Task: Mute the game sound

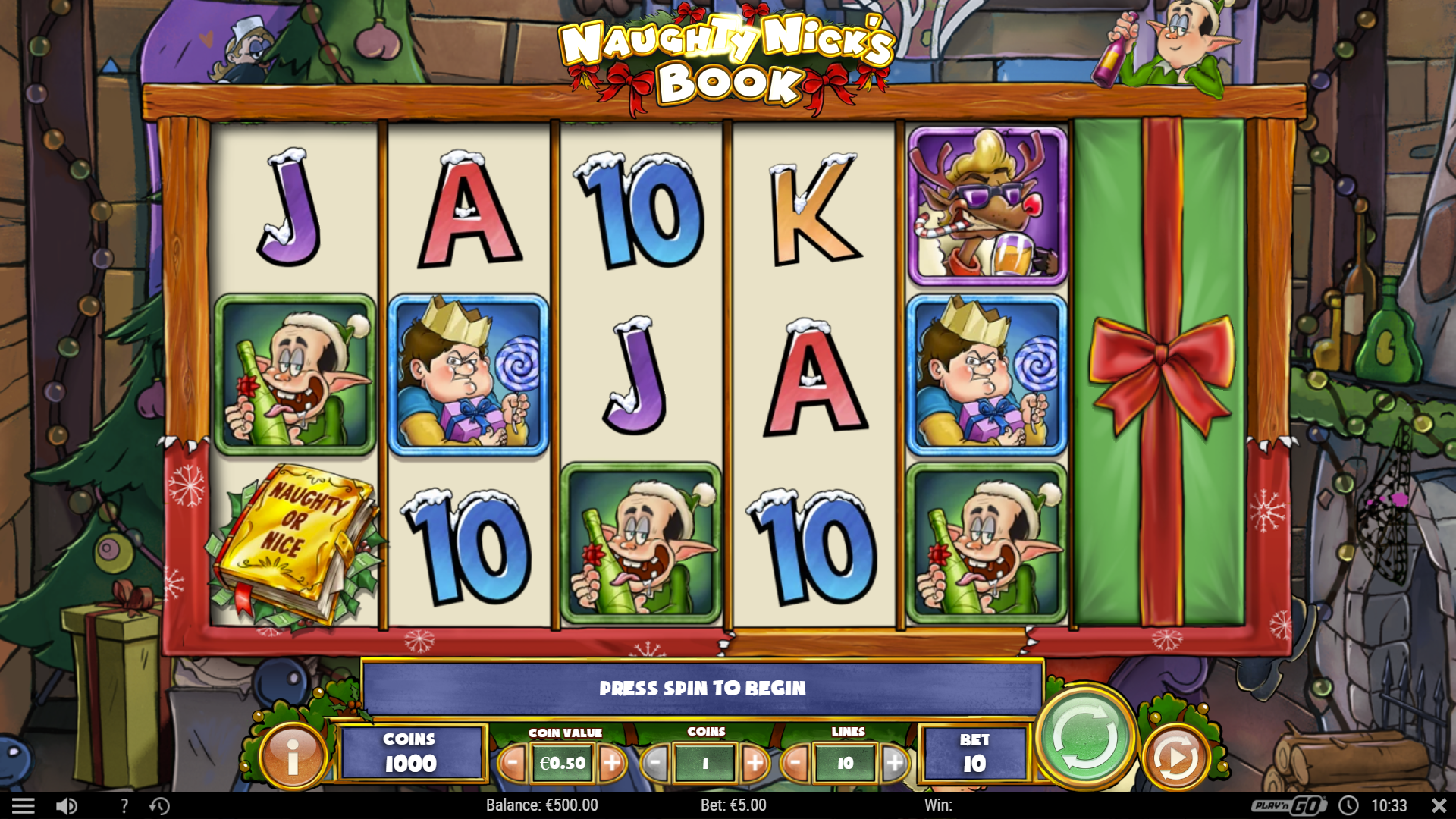Action: [x=67, y=805]
